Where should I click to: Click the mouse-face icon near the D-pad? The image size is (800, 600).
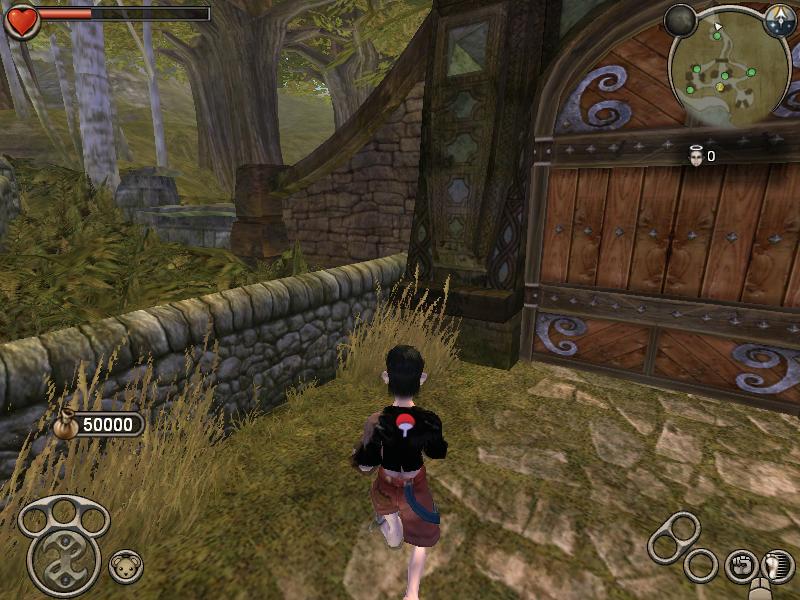tap(125, 566)
